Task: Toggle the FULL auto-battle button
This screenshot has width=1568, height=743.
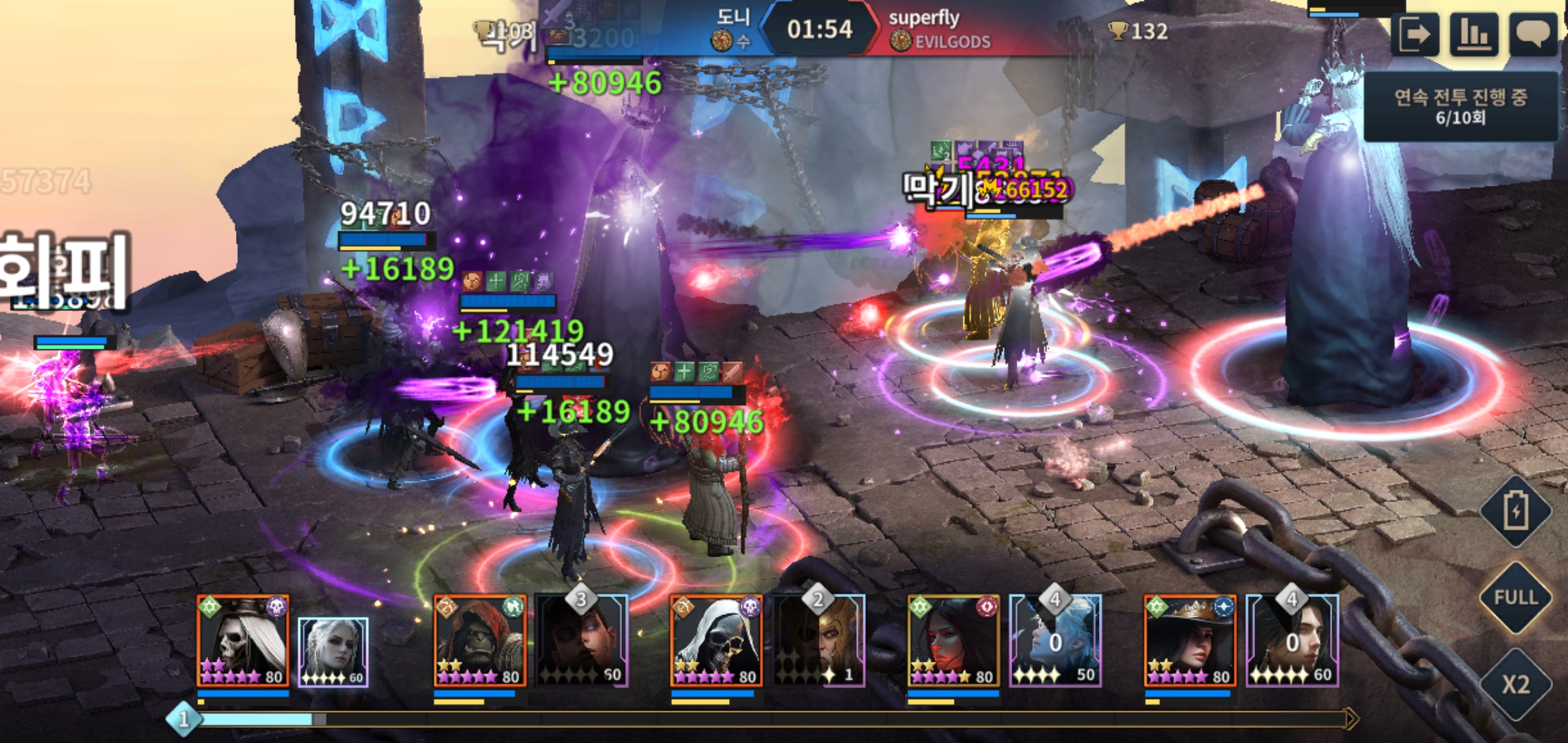Action: [1516, 597]
